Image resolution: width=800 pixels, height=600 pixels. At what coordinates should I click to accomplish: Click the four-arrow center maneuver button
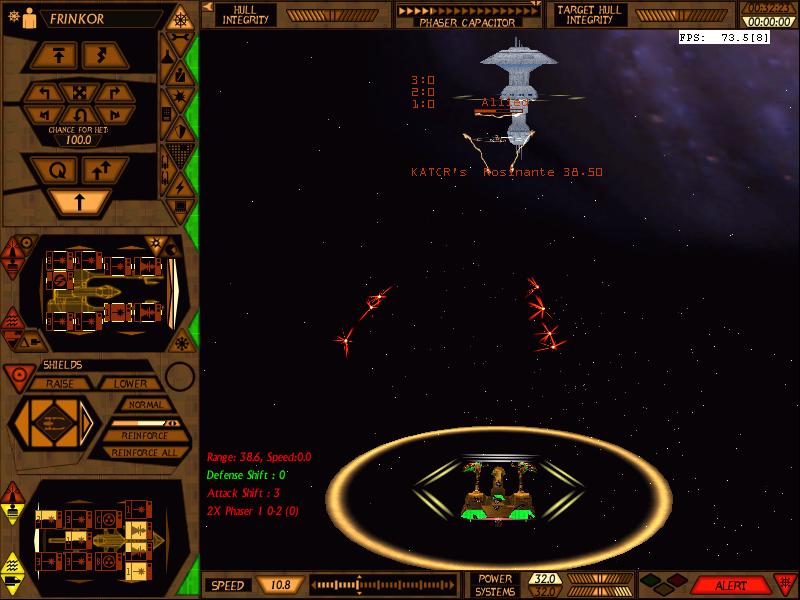pos(80,93)
